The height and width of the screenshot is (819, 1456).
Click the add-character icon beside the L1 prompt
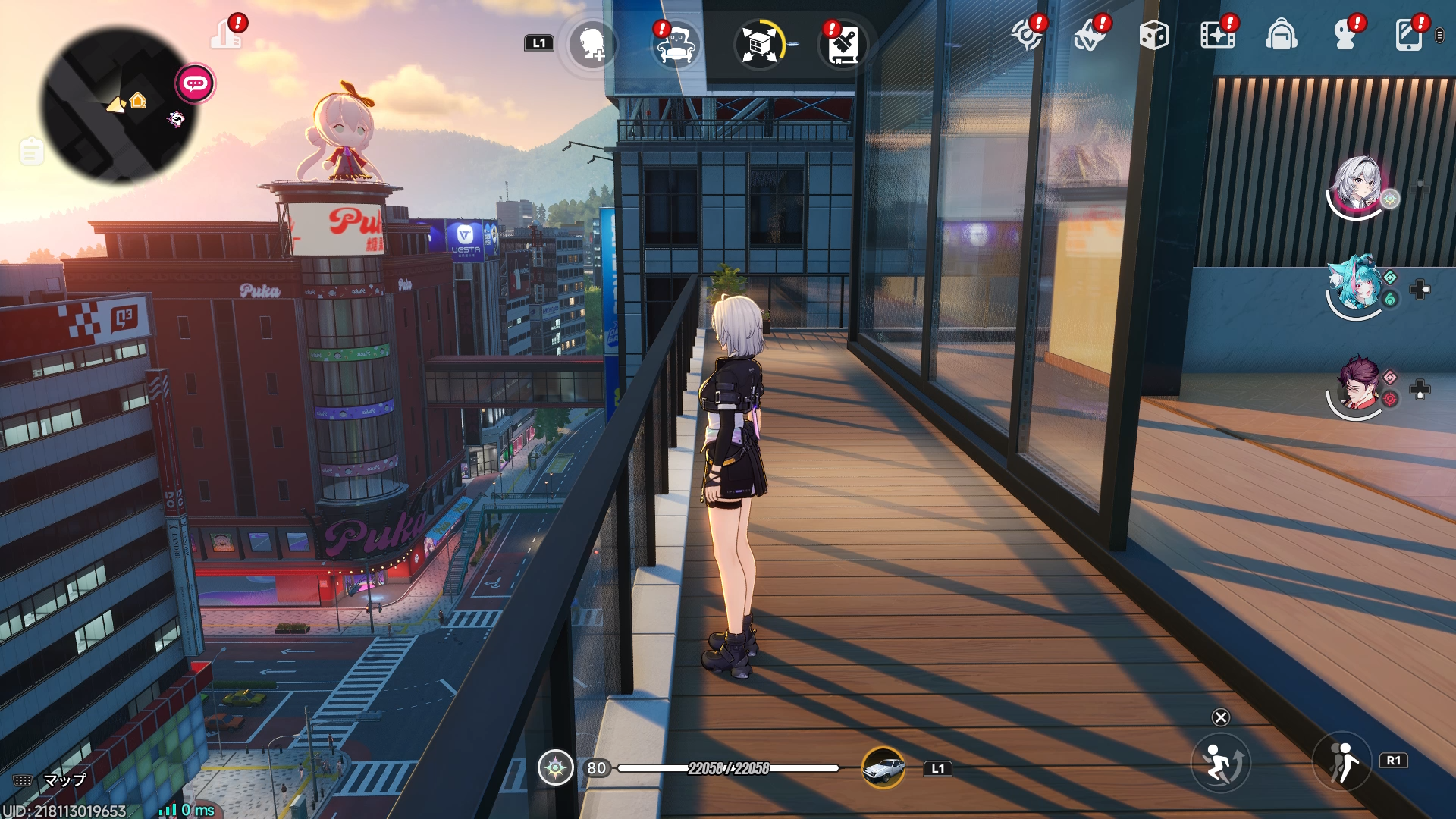coord(591,45)
